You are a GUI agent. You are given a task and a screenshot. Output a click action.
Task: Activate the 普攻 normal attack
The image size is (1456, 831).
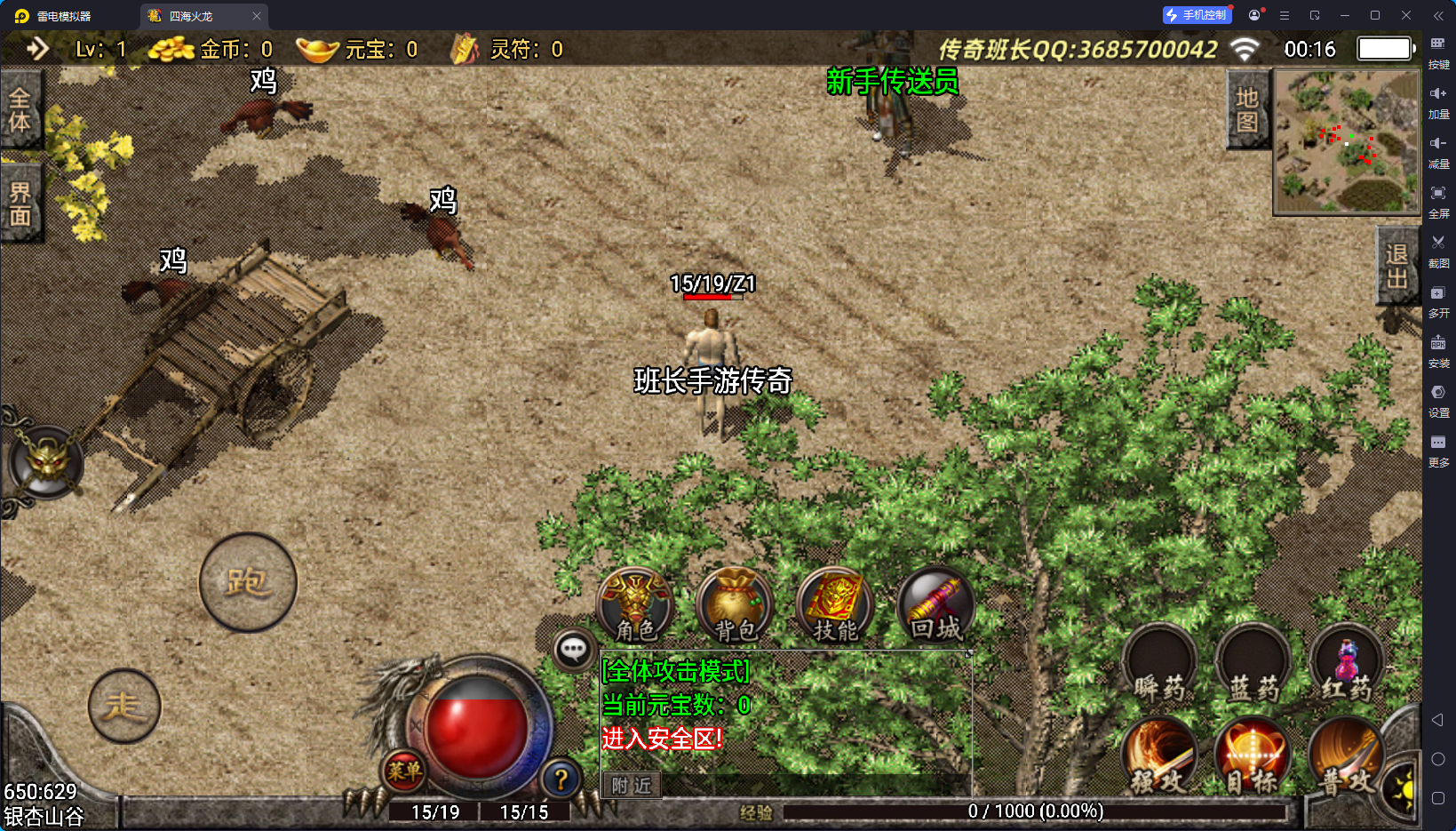point(1346,757)
